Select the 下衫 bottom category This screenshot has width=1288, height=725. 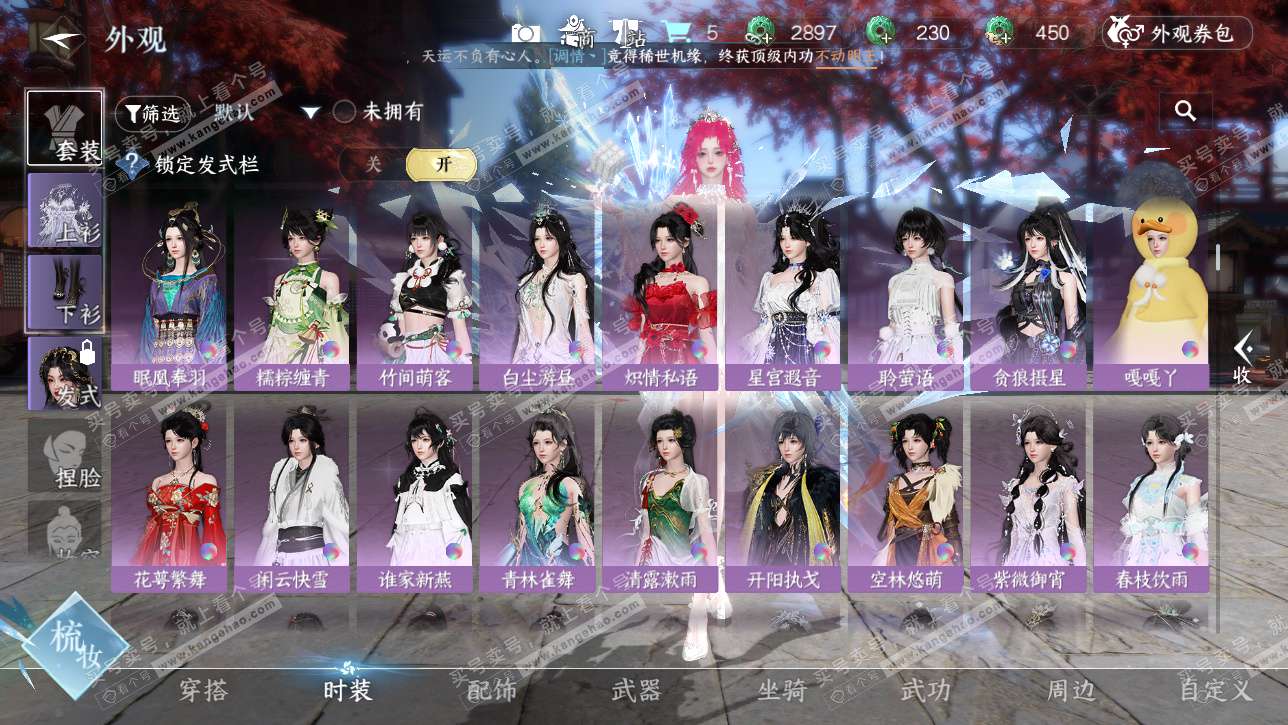tap(65, 292)
